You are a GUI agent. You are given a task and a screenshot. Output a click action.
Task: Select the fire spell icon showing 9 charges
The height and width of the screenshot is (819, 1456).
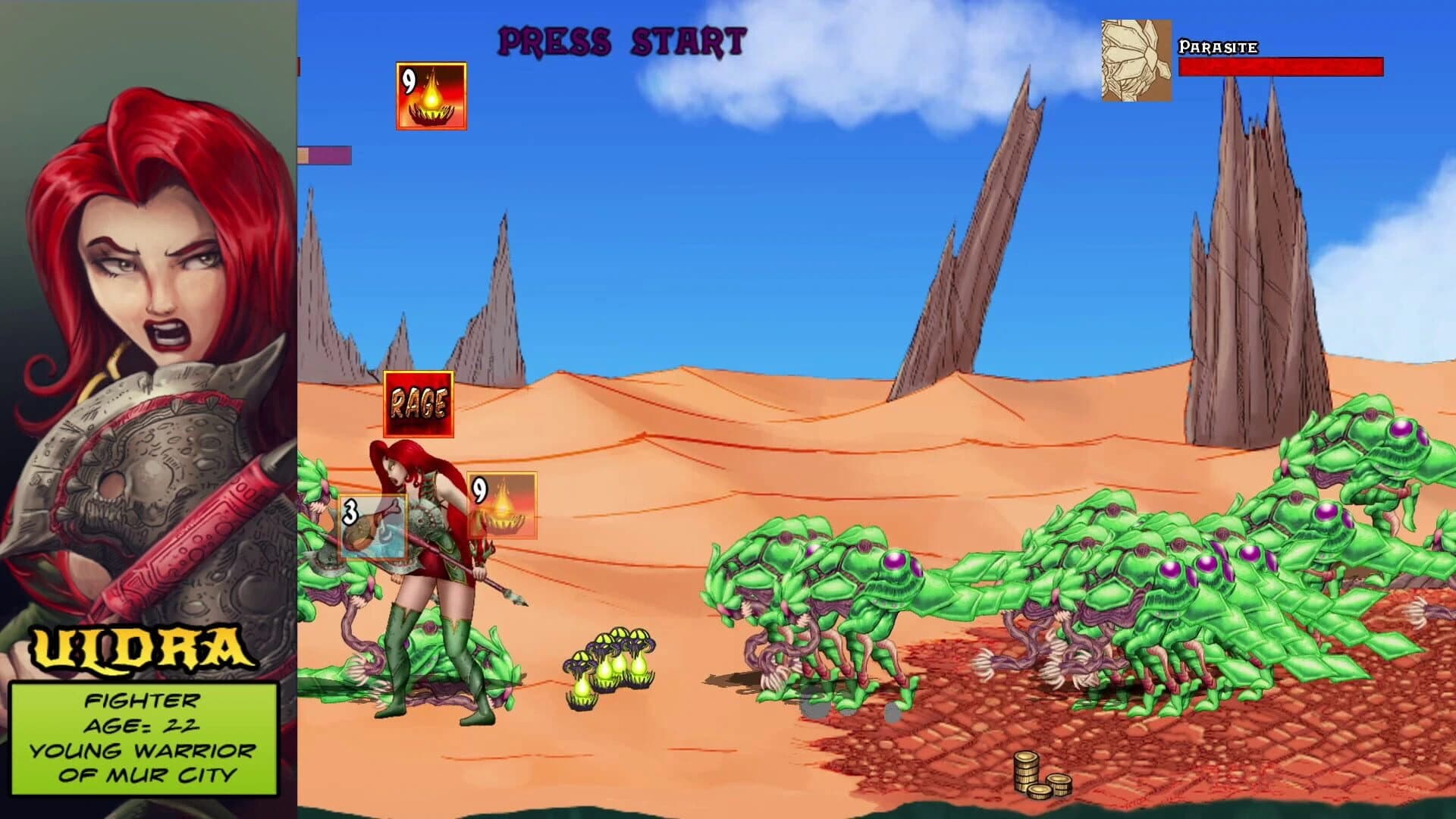pos(429,94)
